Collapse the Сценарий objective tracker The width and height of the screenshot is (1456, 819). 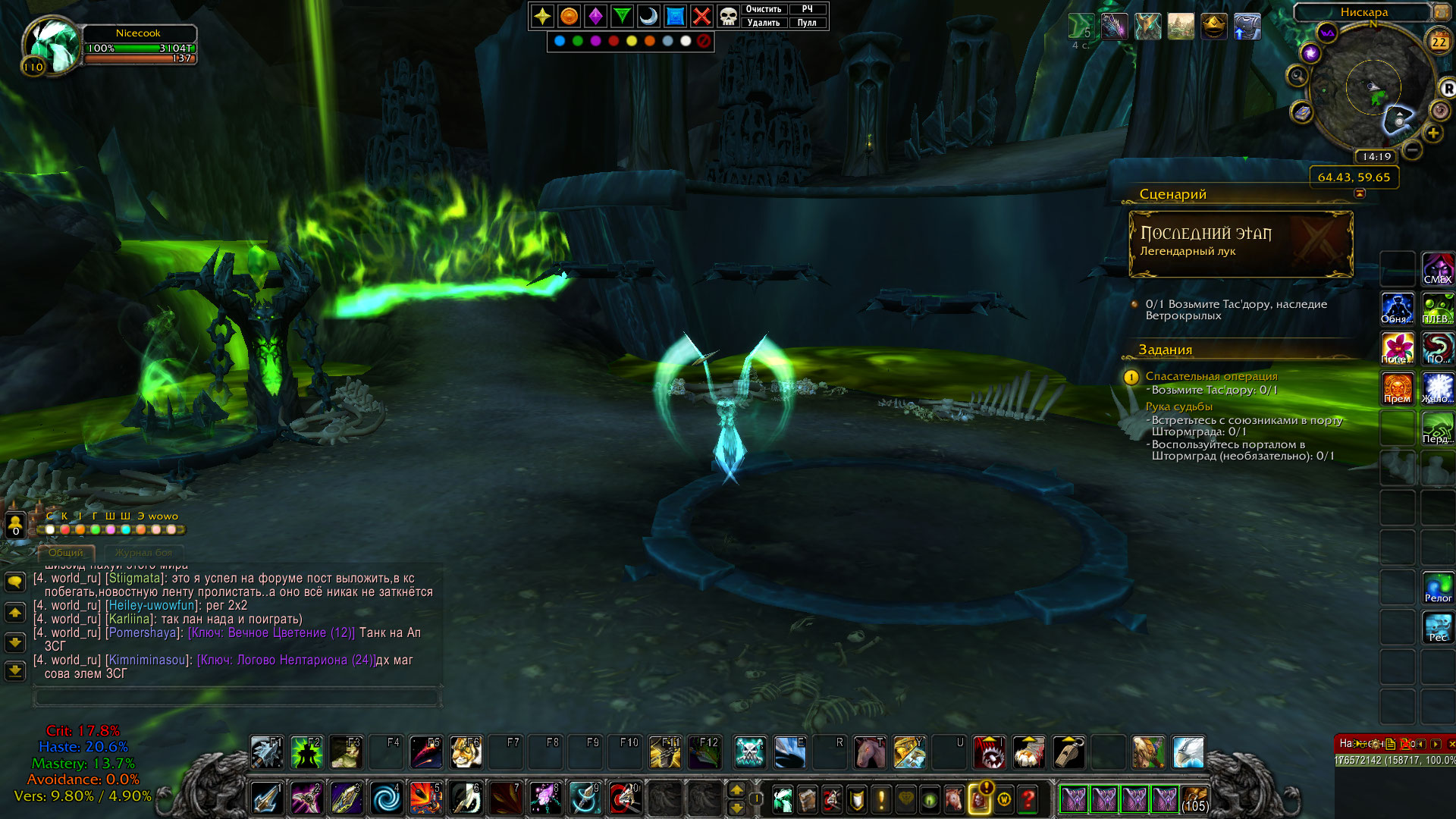point(1360,193)
